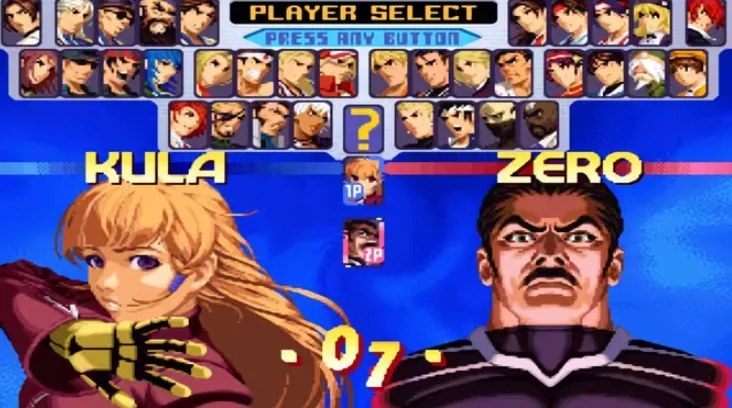732x408 pixels.
Task: Select bald Seth's portrait
Action: (541, 124)
